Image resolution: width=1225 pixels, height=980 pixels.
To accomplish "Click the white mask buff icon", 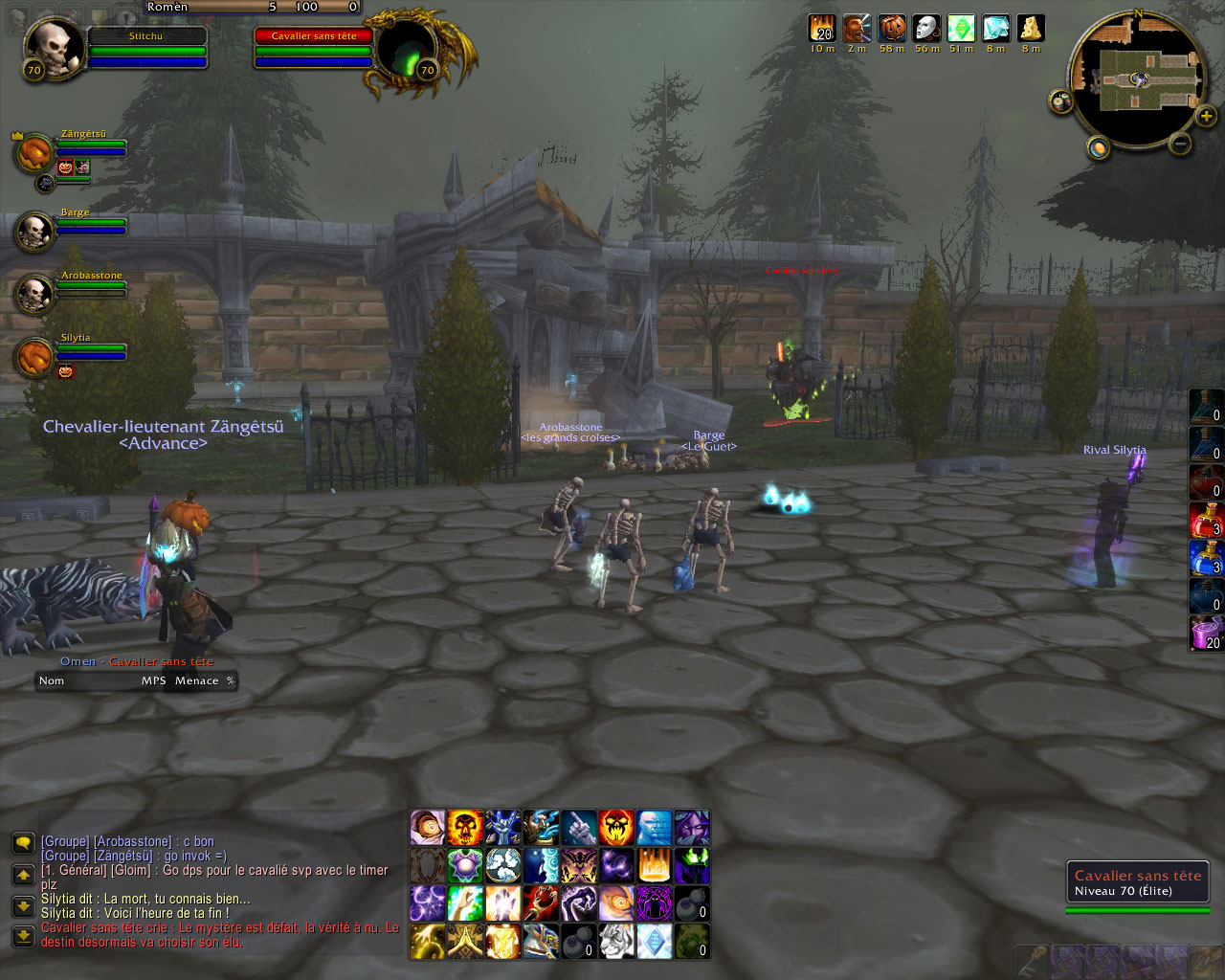I will point(926,29).
